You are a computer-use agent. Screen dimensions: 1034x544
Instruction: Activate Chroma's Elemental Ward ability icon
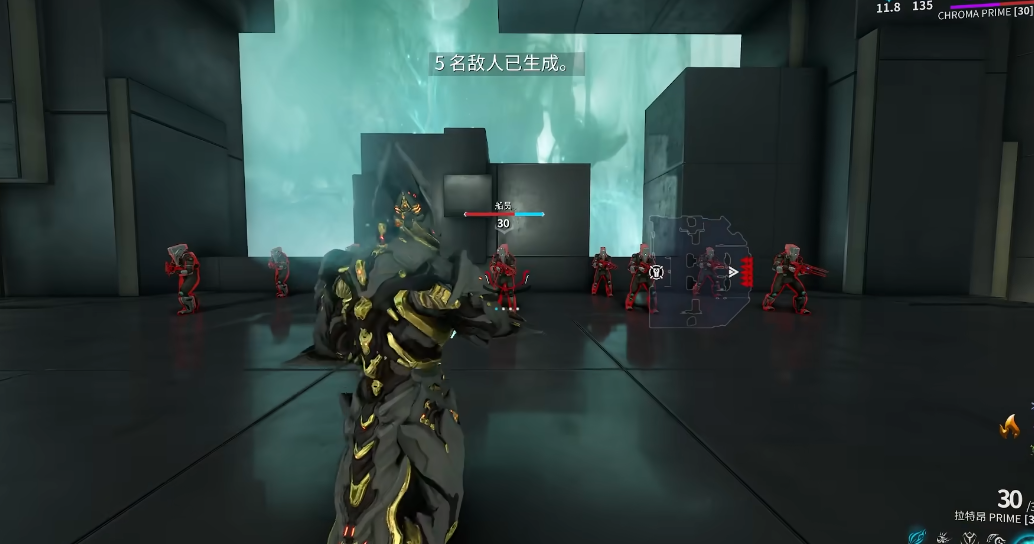[942, 538]
